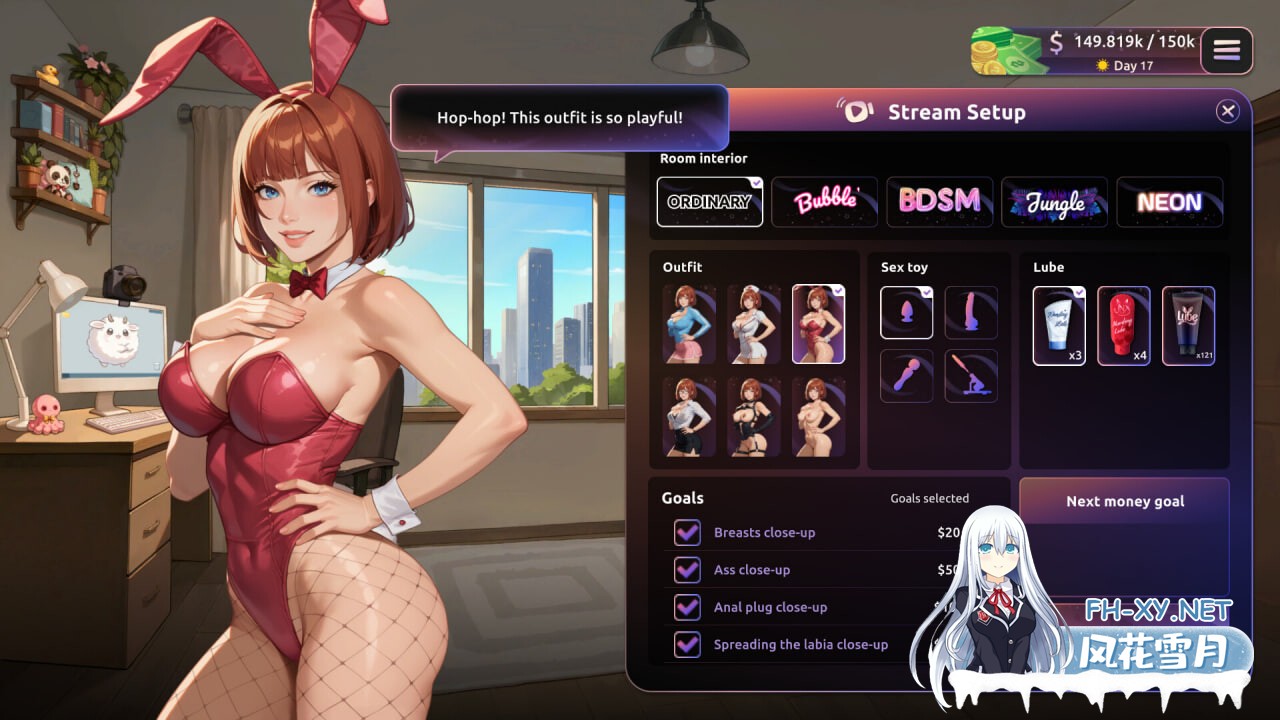Select the white tube lube with x3
The image size is (1280, 720).
coord(1059,326)
